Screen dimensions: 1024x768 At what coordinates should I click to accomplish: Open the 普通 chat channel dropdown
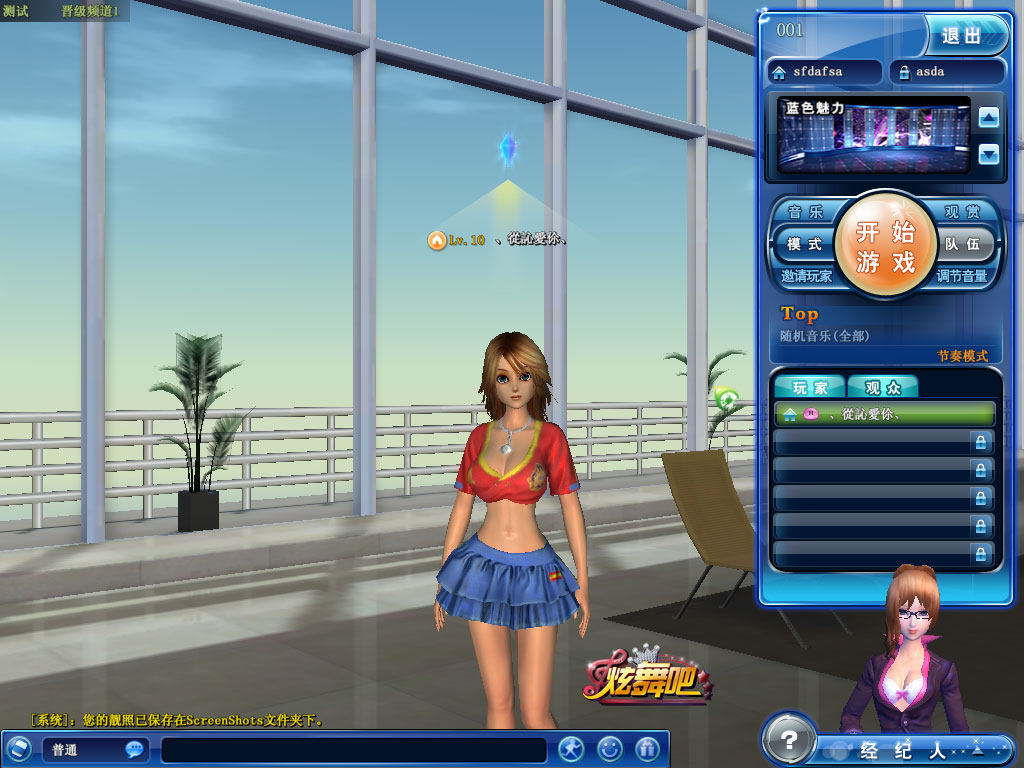pyautogui.click(x=94, y=750)
